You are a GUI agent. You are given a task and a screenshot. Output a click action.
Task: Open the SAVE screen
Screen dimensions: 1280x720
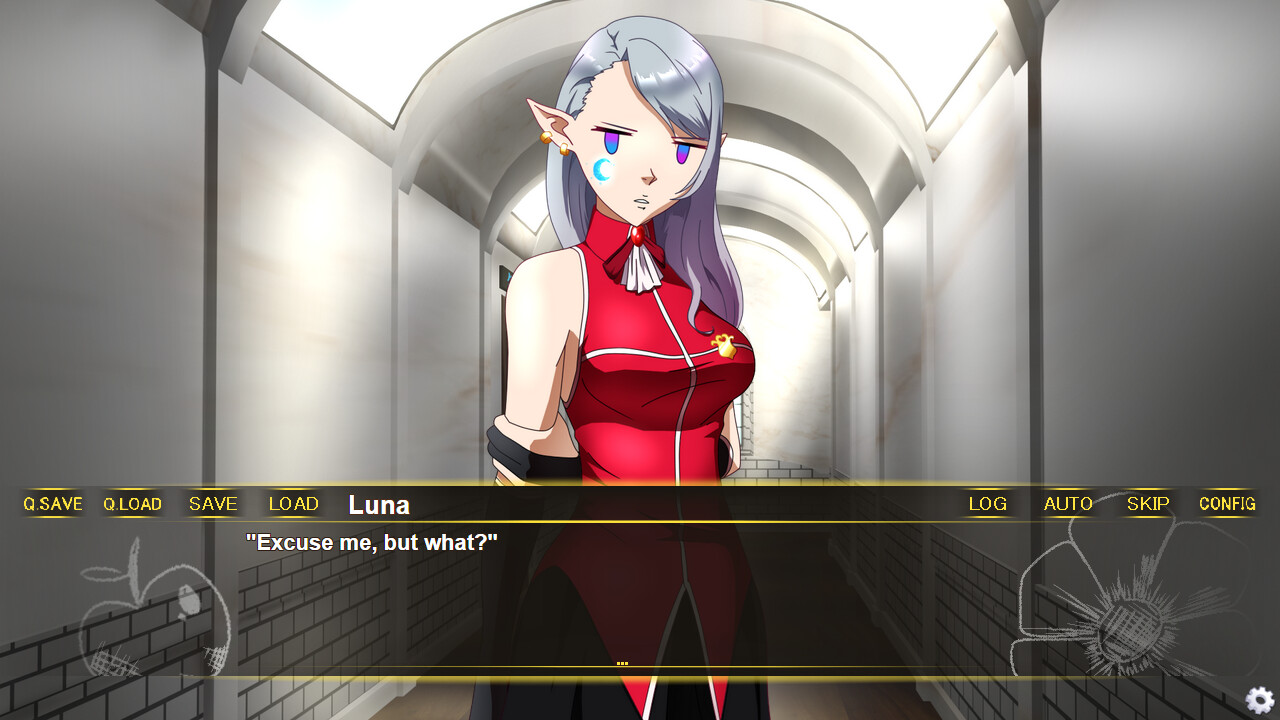point(212,504)
